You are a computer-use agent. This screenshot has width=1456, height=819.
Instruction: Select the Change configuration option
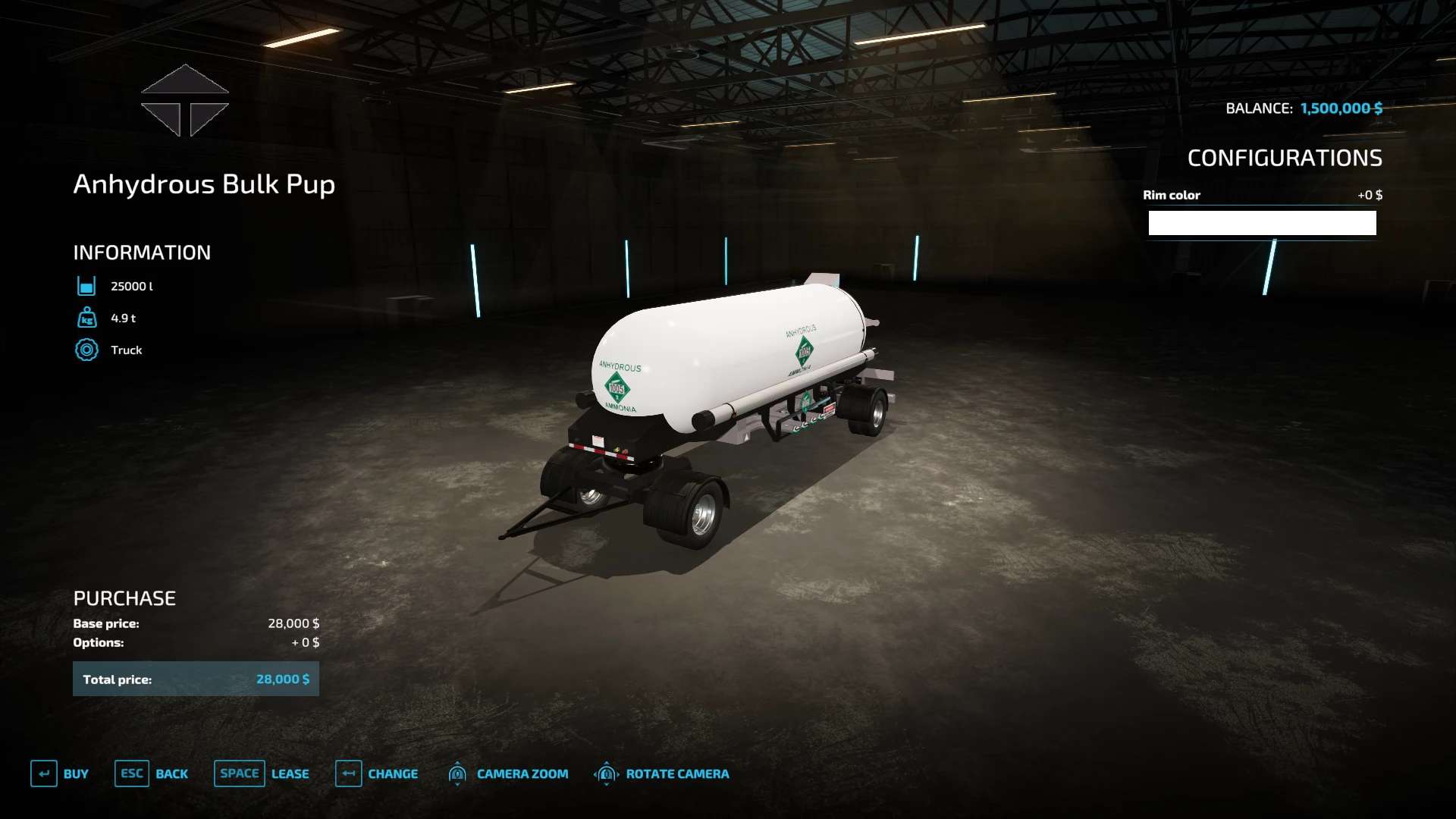tap(377, 773)
